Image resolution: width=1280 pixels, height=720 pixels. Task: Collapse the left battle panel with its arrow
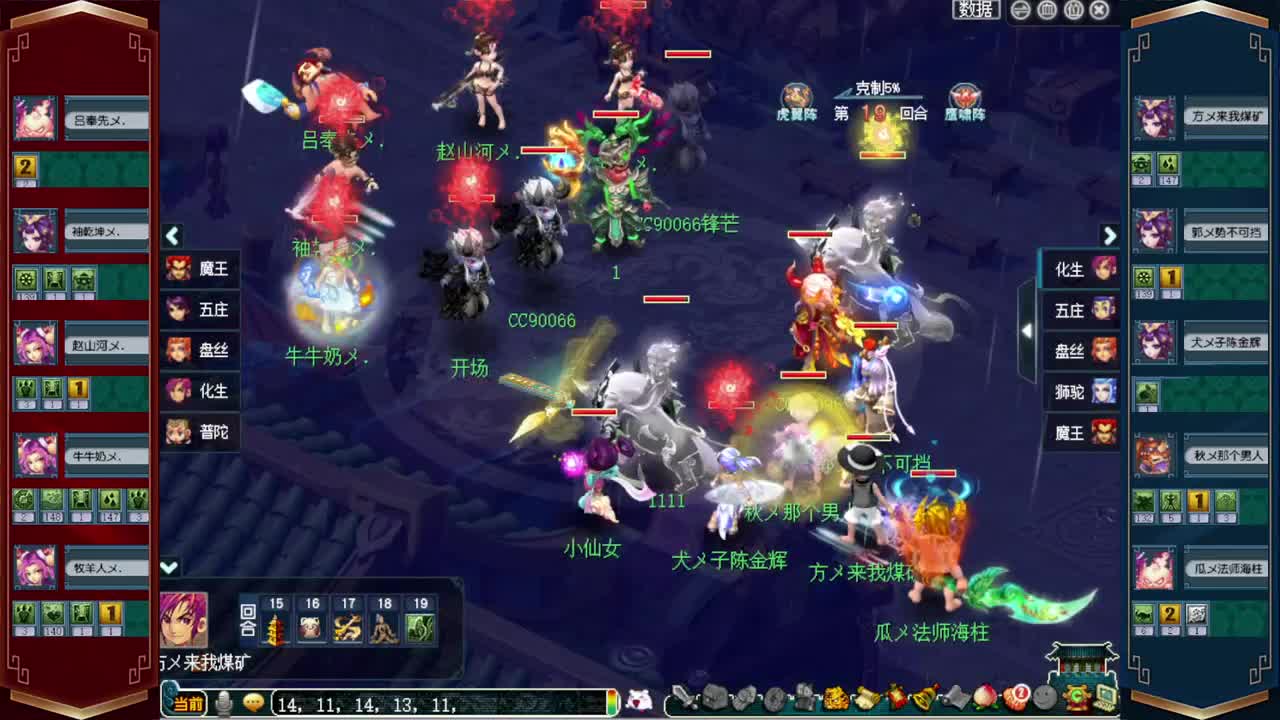click(172, 237)
